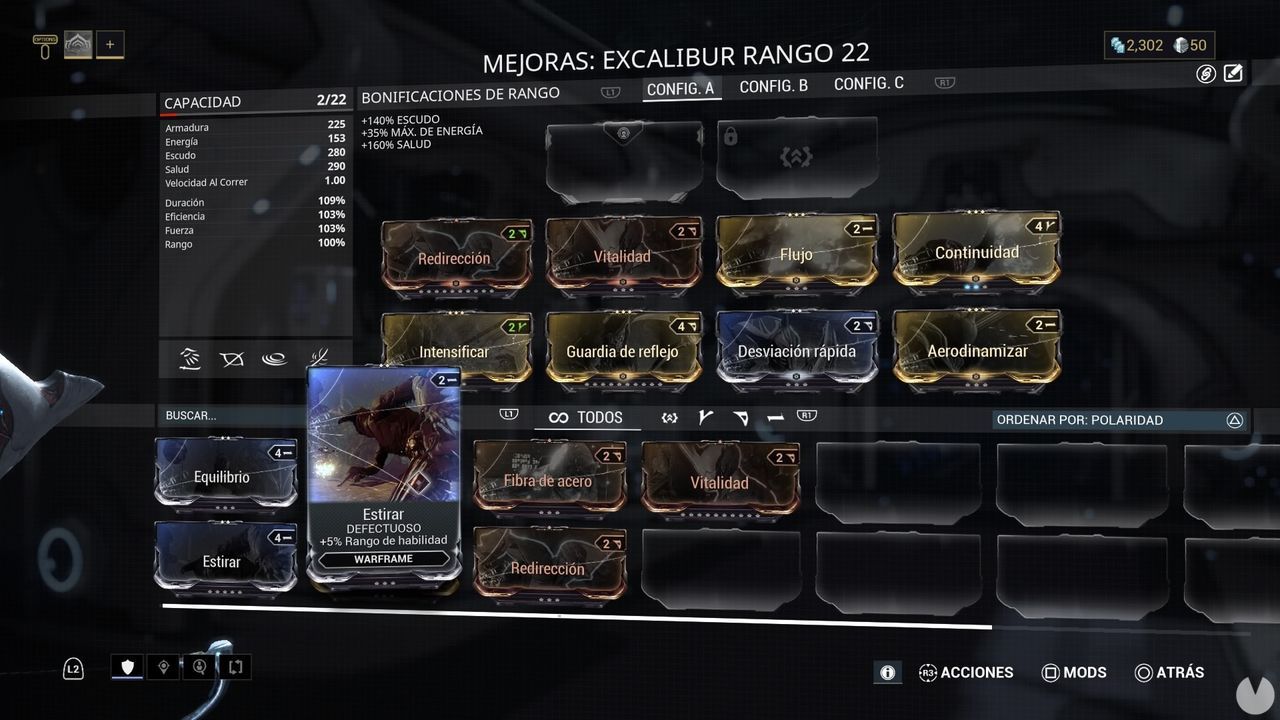The height and width of the screenshot is (720, 1280).
Task: Switch to the CONFIG. C tab
Action: pyautogui.click(x=868, y=83)
